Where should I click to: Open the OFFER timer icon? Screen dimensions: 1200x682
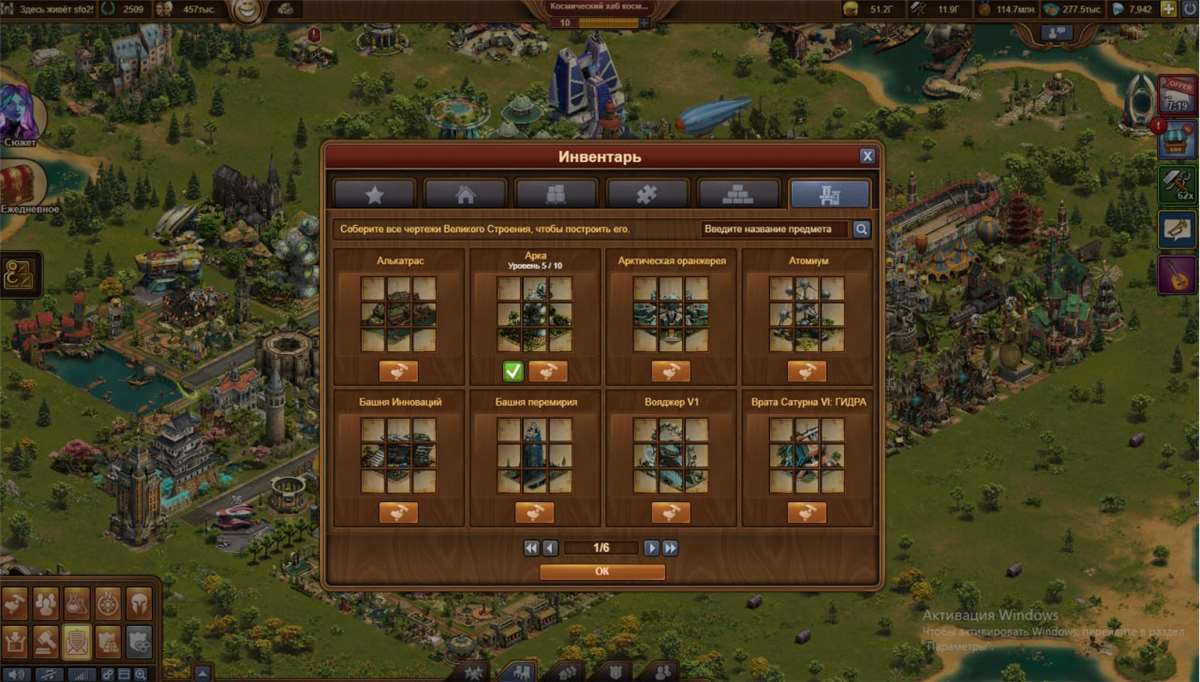pos(1176,95)
